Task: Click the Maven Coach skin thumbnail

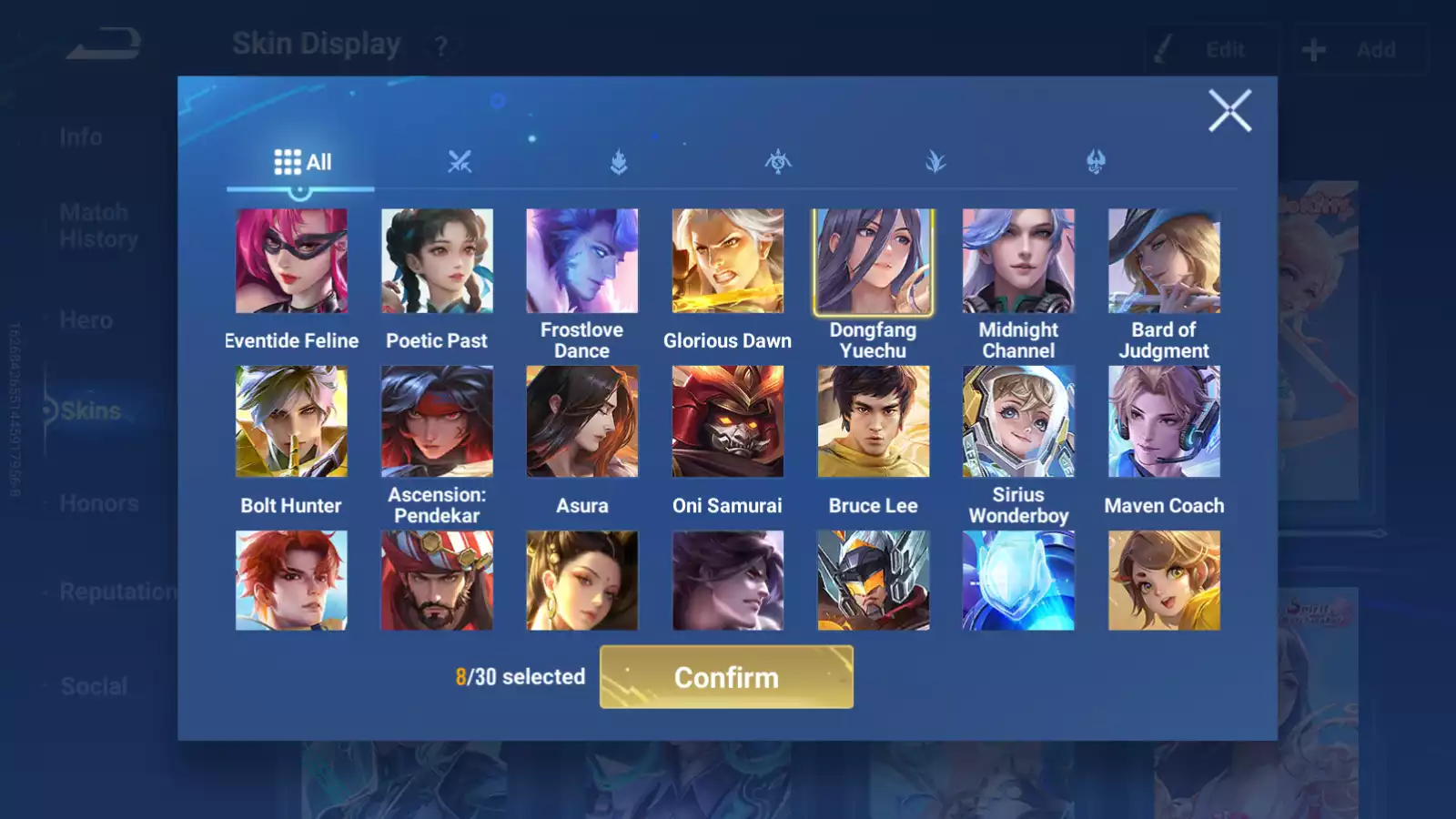Action: point(1164,420)
